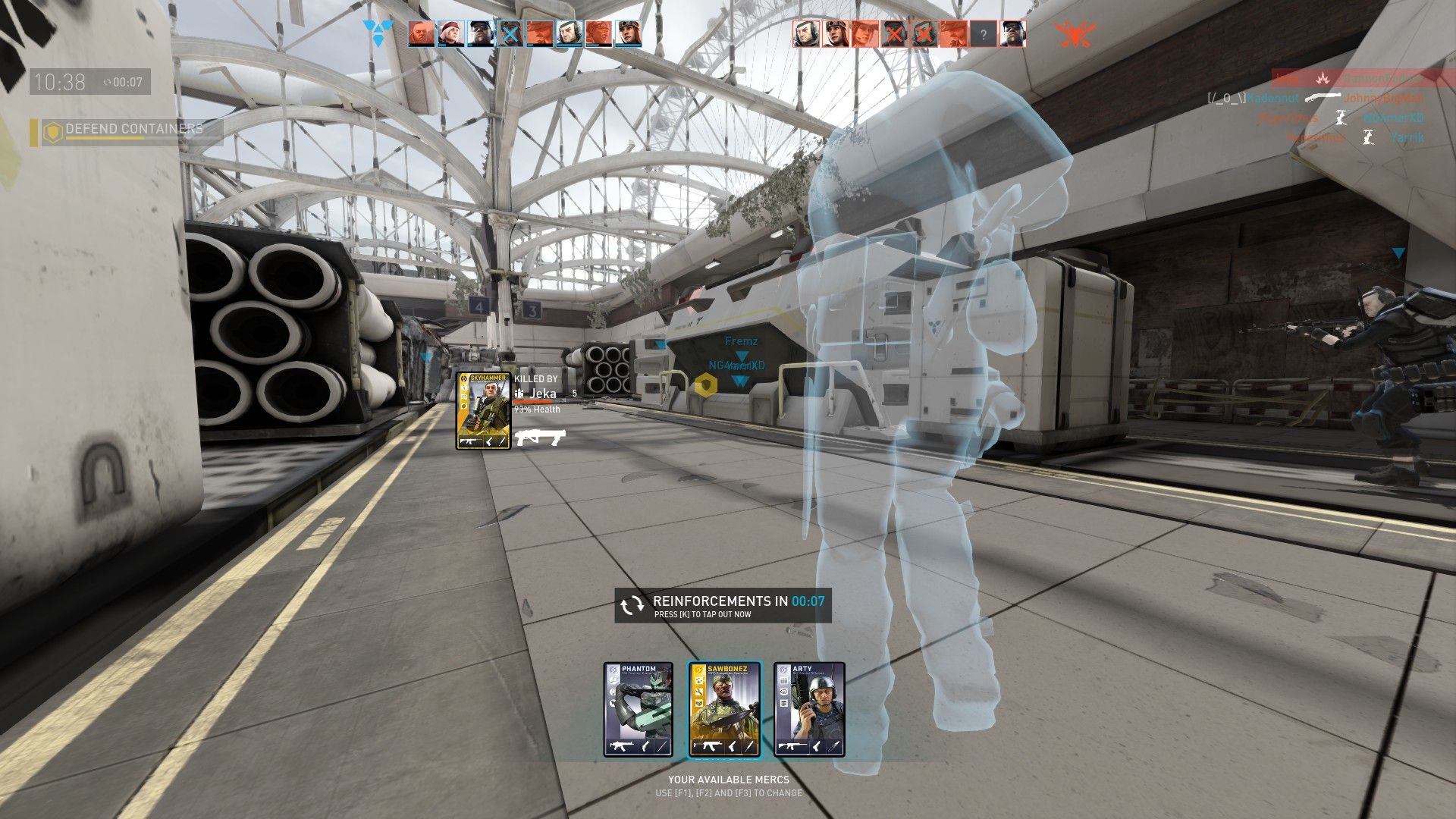Click the red team emblem
Image resolution: width=1456 pixels, height=819 pixels.
coord(1075,34)
